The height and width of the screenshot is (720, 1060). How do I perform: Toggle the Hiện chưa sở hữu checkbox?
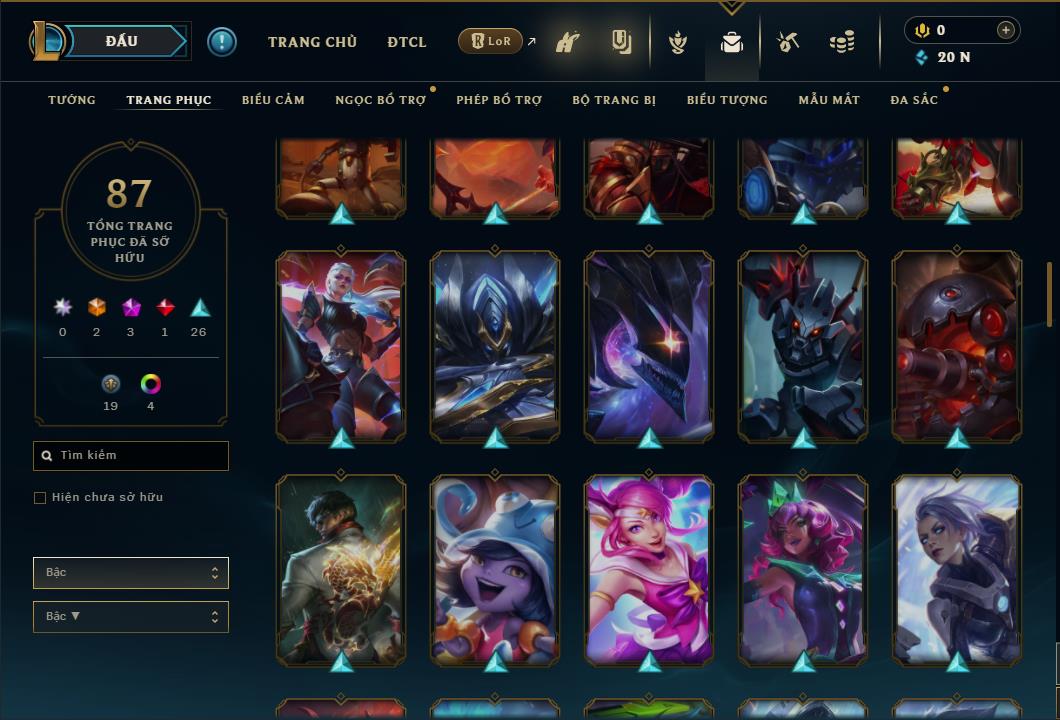point(40,498)
